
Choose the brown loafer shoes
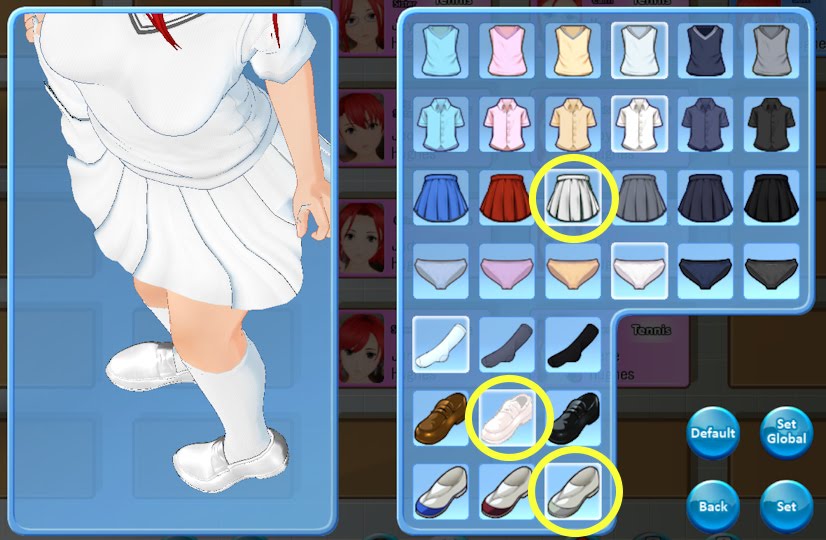[439, 418]
